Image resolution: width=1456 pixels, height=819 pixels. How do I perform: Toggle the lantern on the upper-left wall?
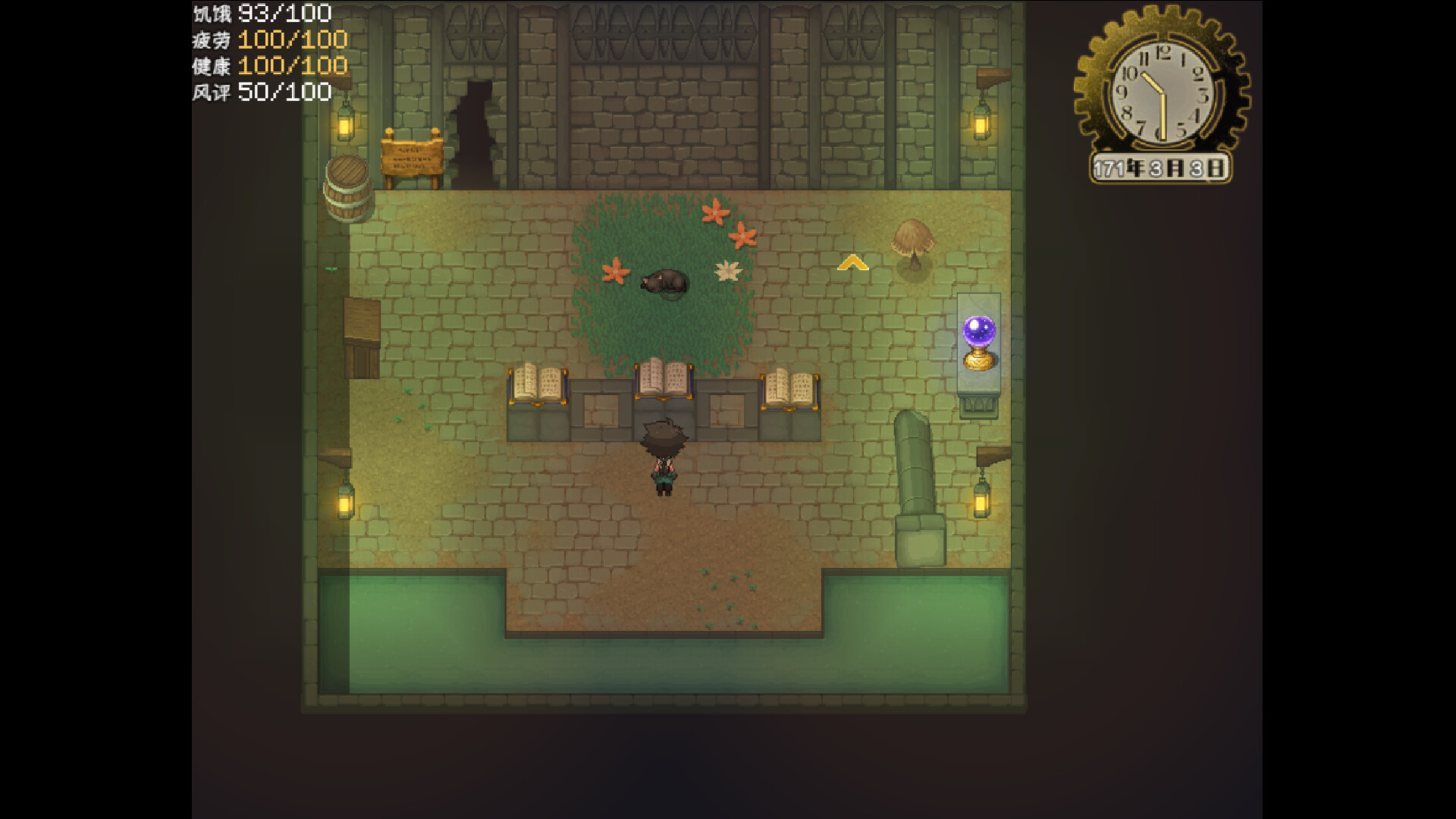point(345,125)
